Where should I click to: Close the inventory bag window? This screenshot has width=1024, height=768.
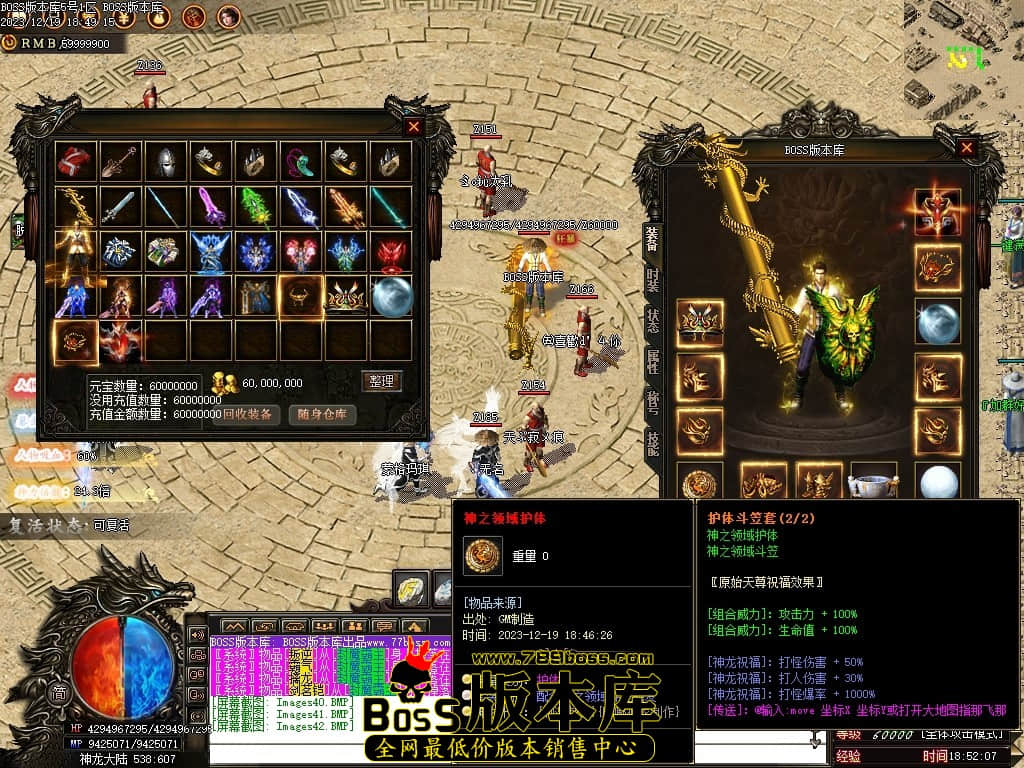(413, 127)
